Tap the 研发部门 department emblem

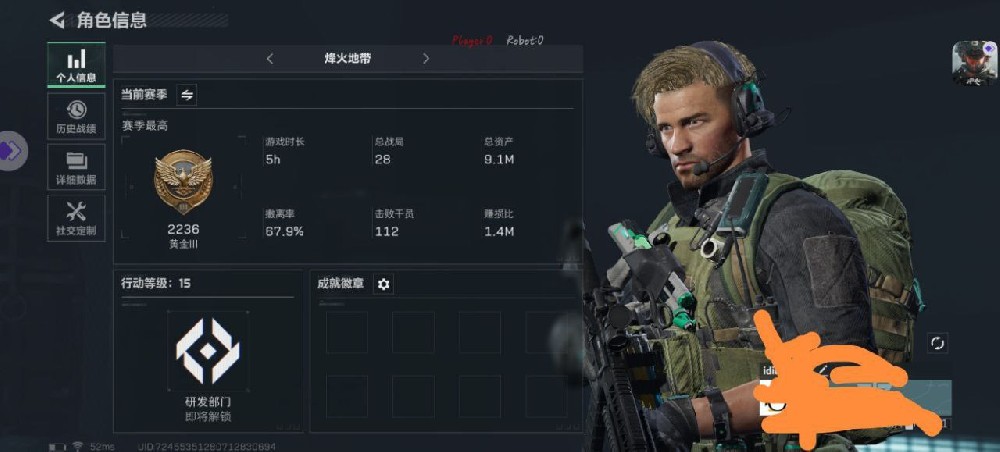click(208, 346)
